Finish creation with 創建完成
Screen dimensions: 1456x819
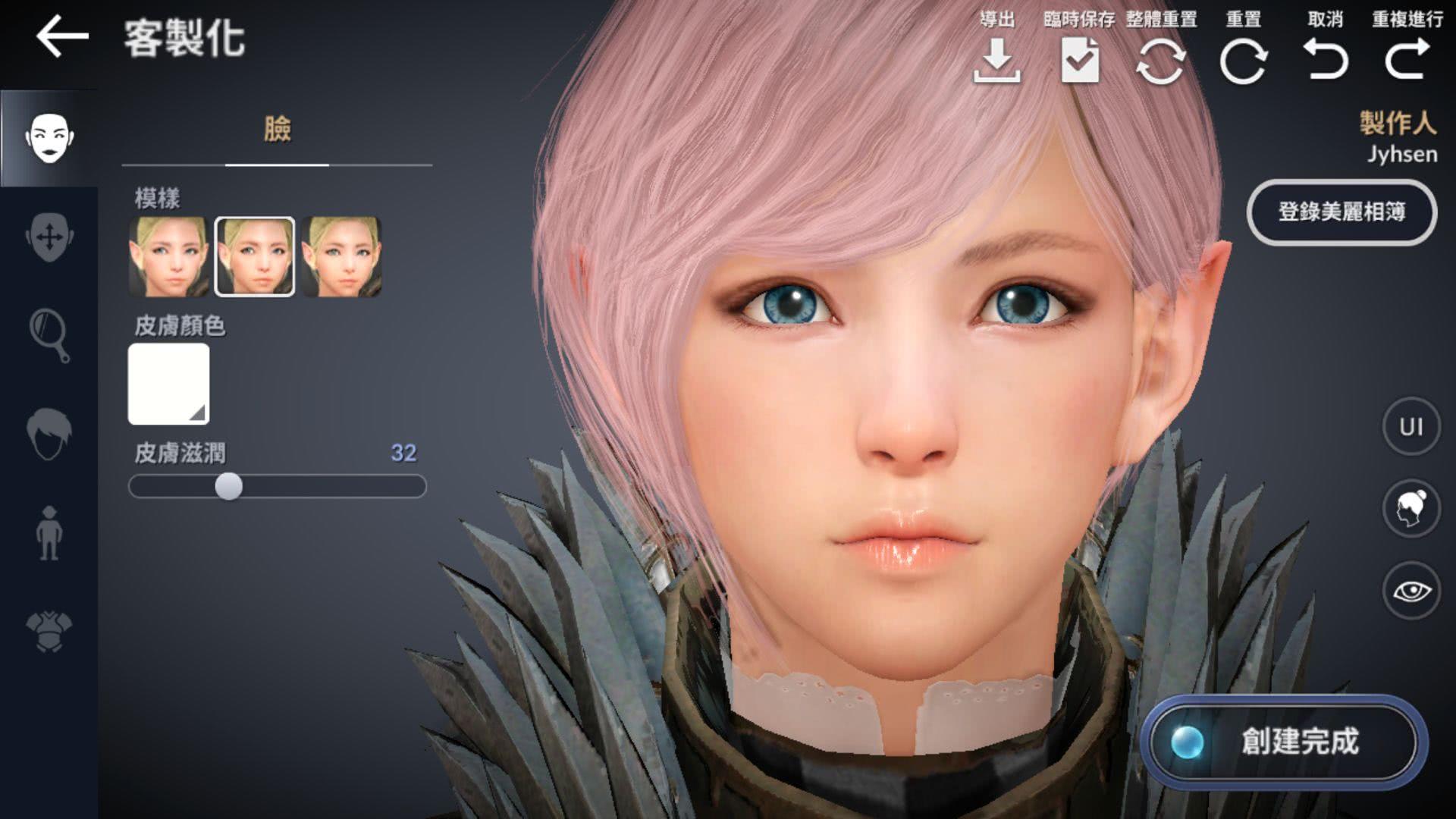pos(1283,742)
